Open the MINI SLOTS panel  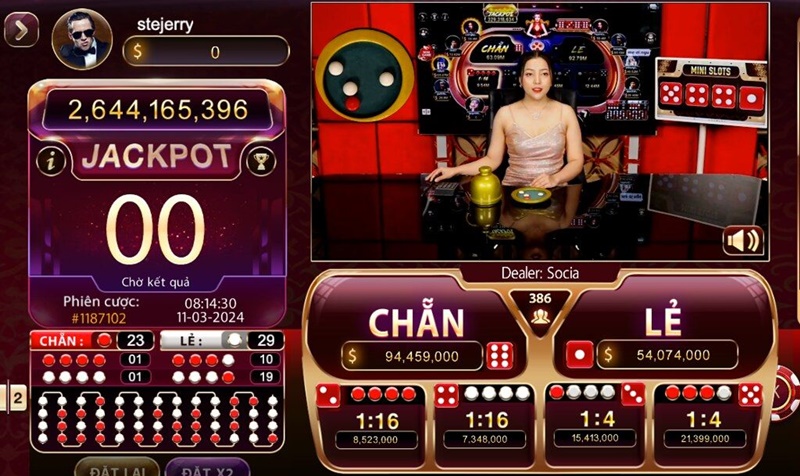710,88
